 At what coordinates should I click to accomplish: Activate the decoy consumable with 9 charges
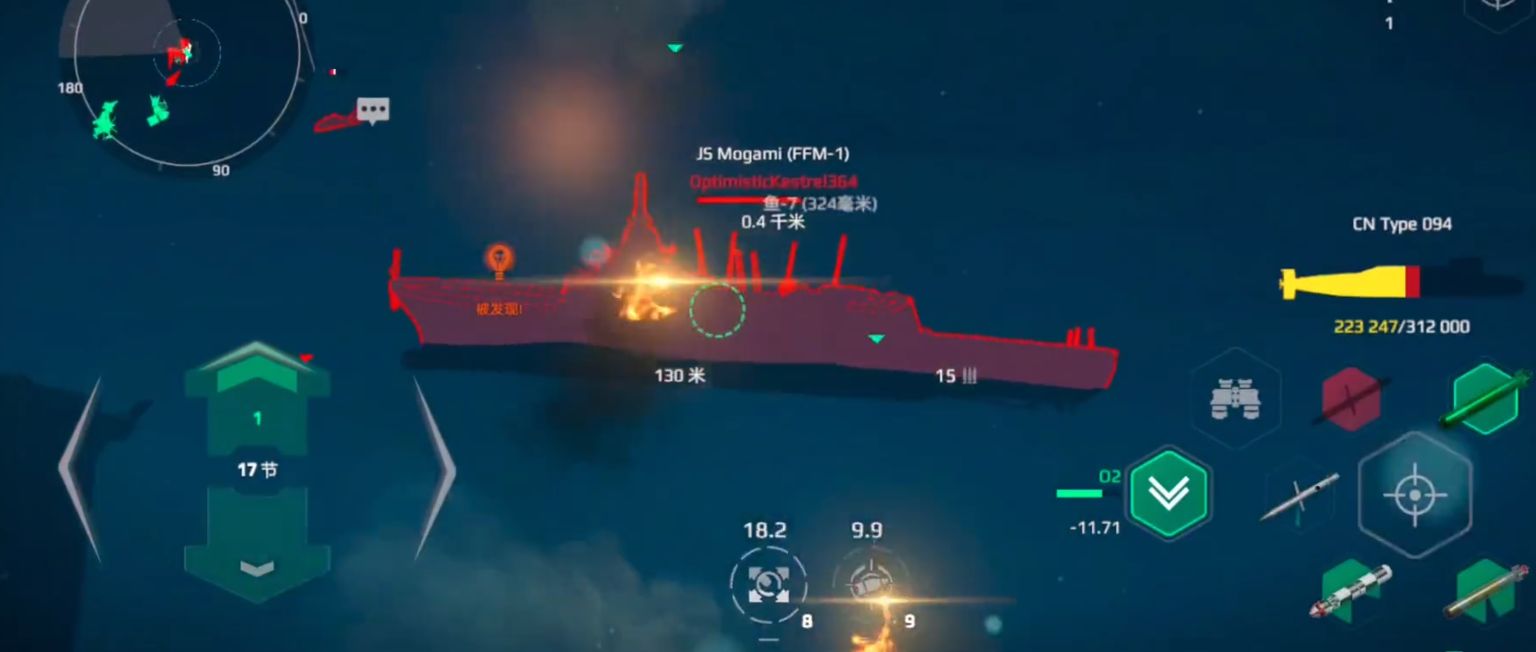pos(867,584)
